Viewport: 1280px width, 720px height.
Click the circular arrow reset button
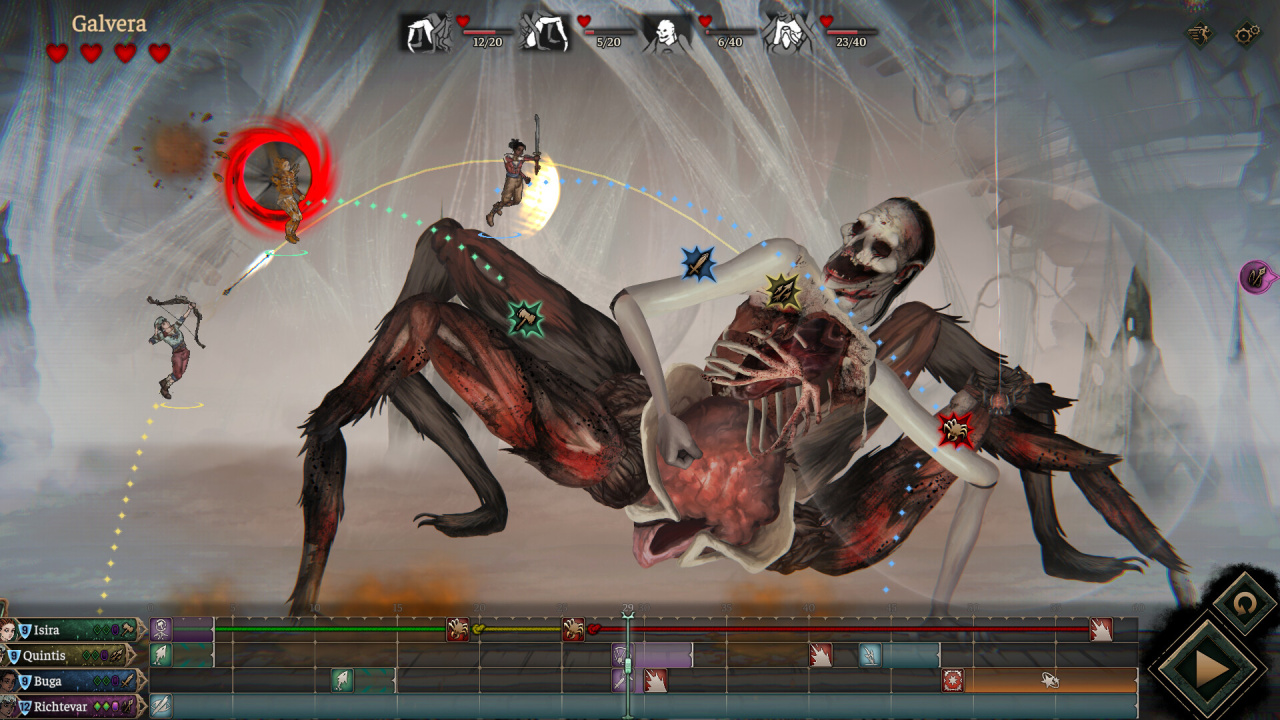(x=1245, y=604)
